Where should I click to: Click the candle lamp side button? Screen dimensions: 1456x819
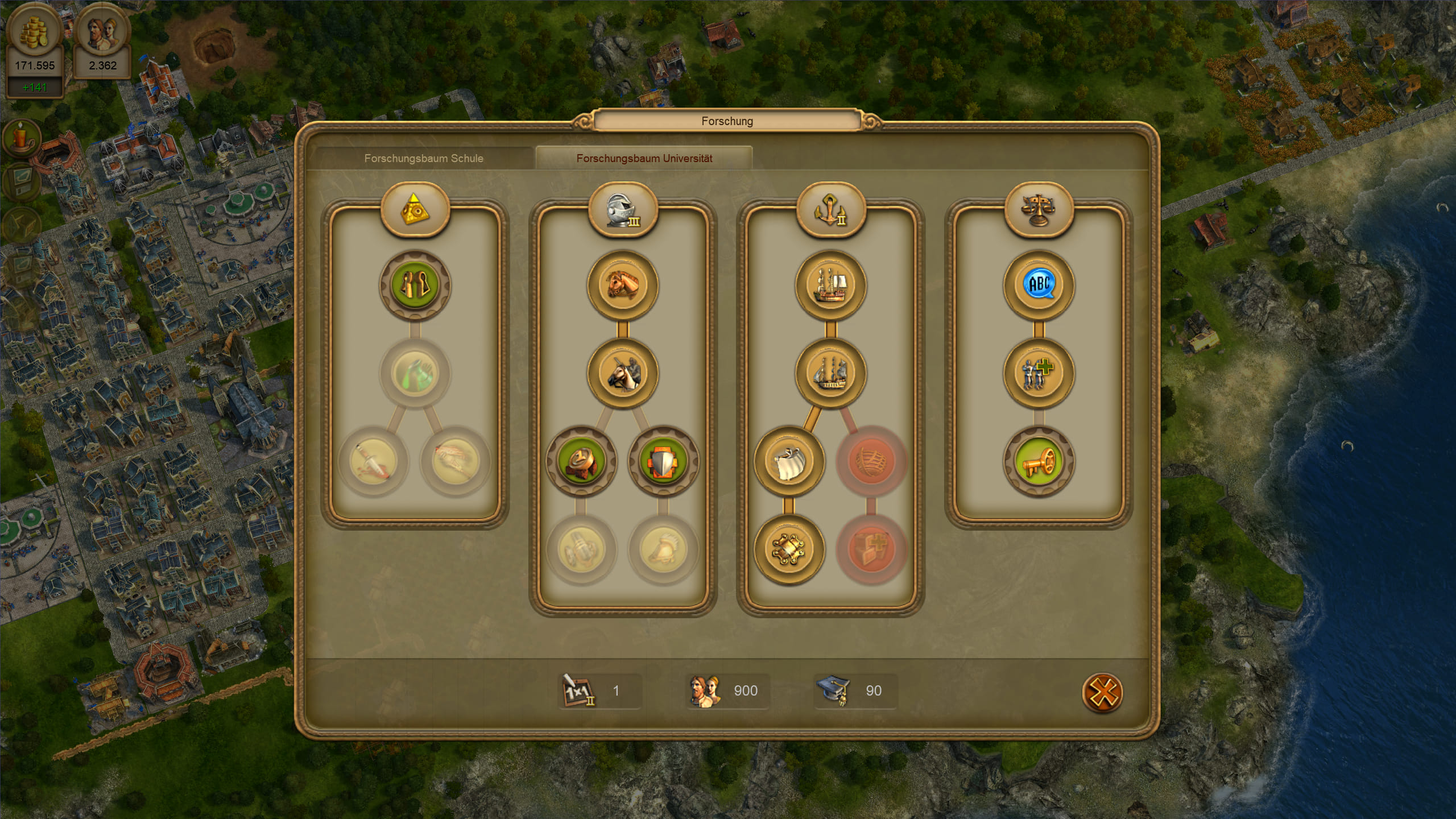22,139
